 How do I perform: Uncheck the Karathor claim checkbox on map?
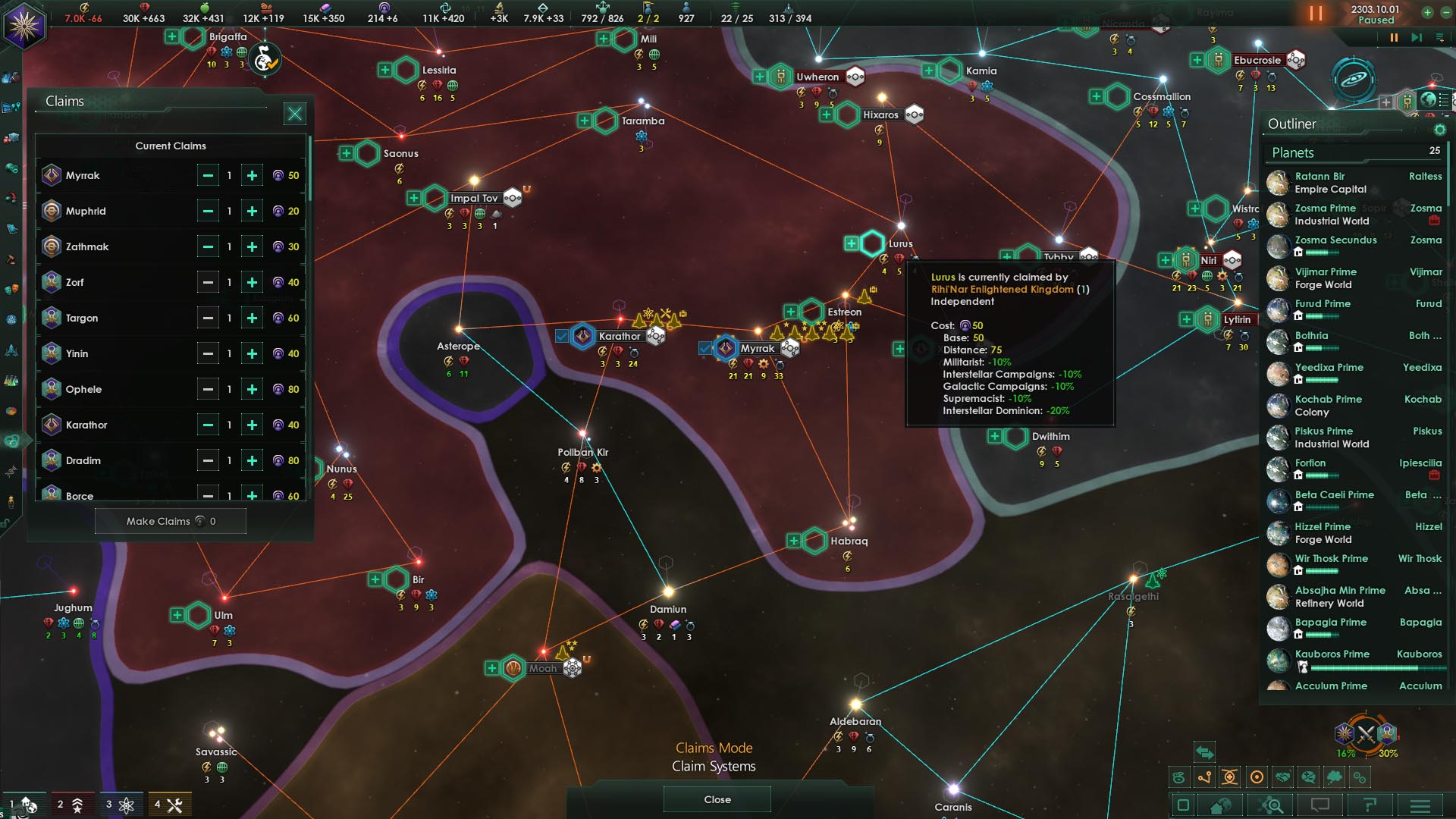point(562,336)
